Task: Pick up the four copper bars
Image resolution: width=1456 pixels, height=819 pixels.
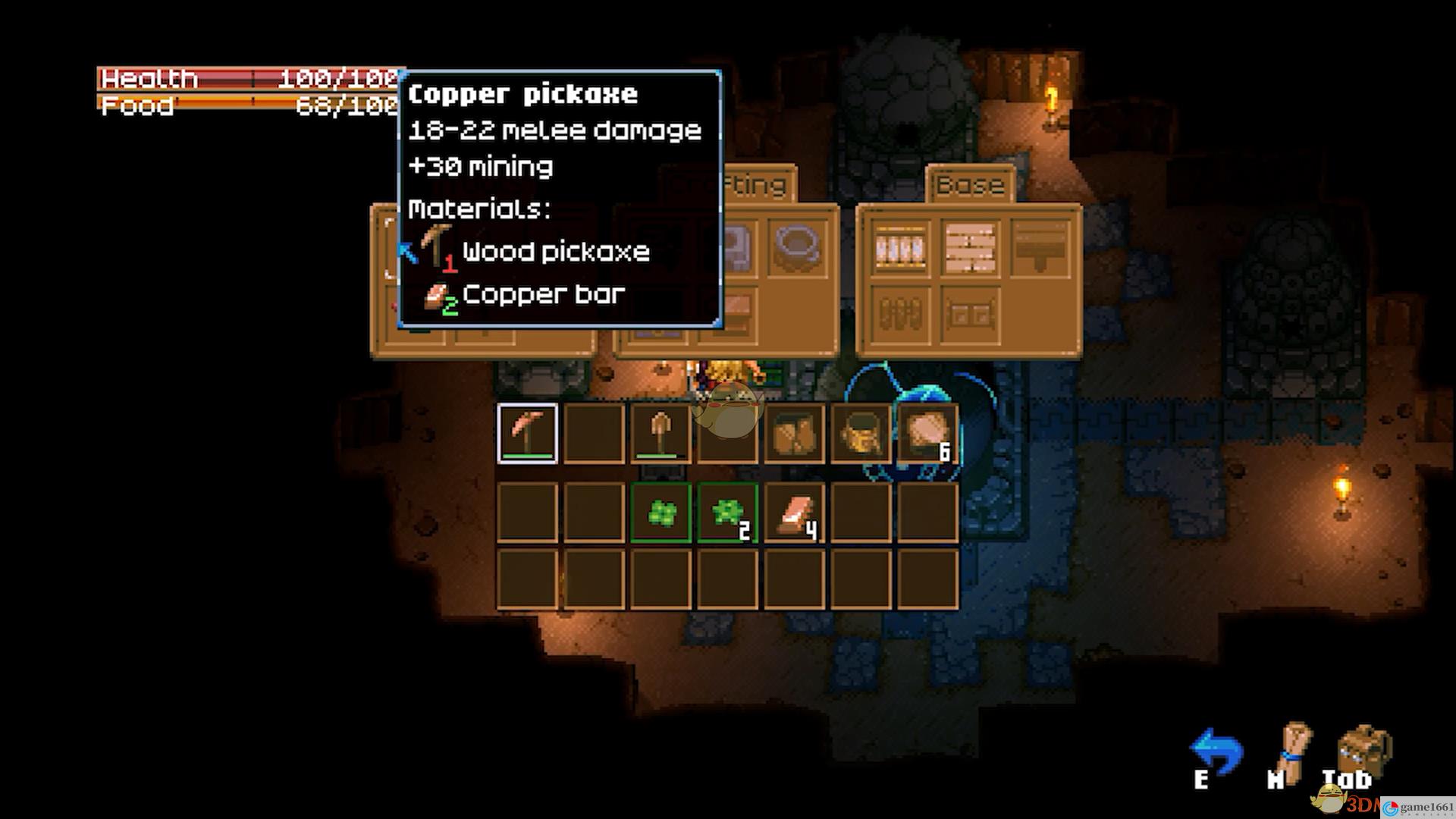Action: [794, 513]
